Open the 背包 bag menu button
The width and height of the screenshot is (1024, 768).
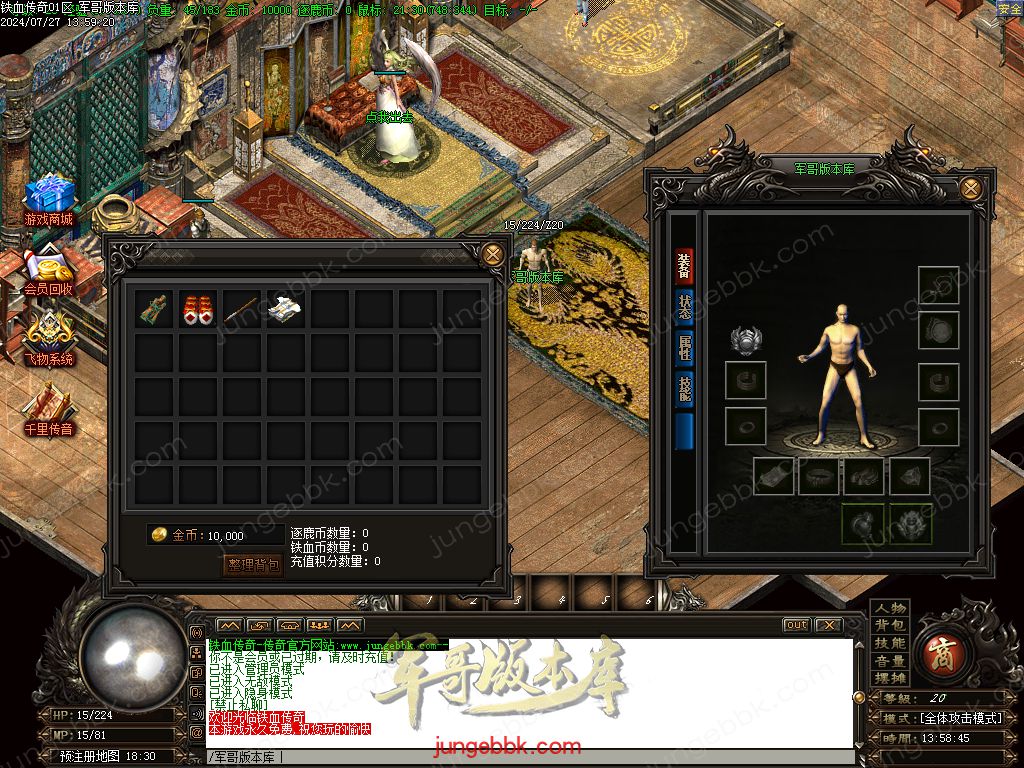pos(889,625)
